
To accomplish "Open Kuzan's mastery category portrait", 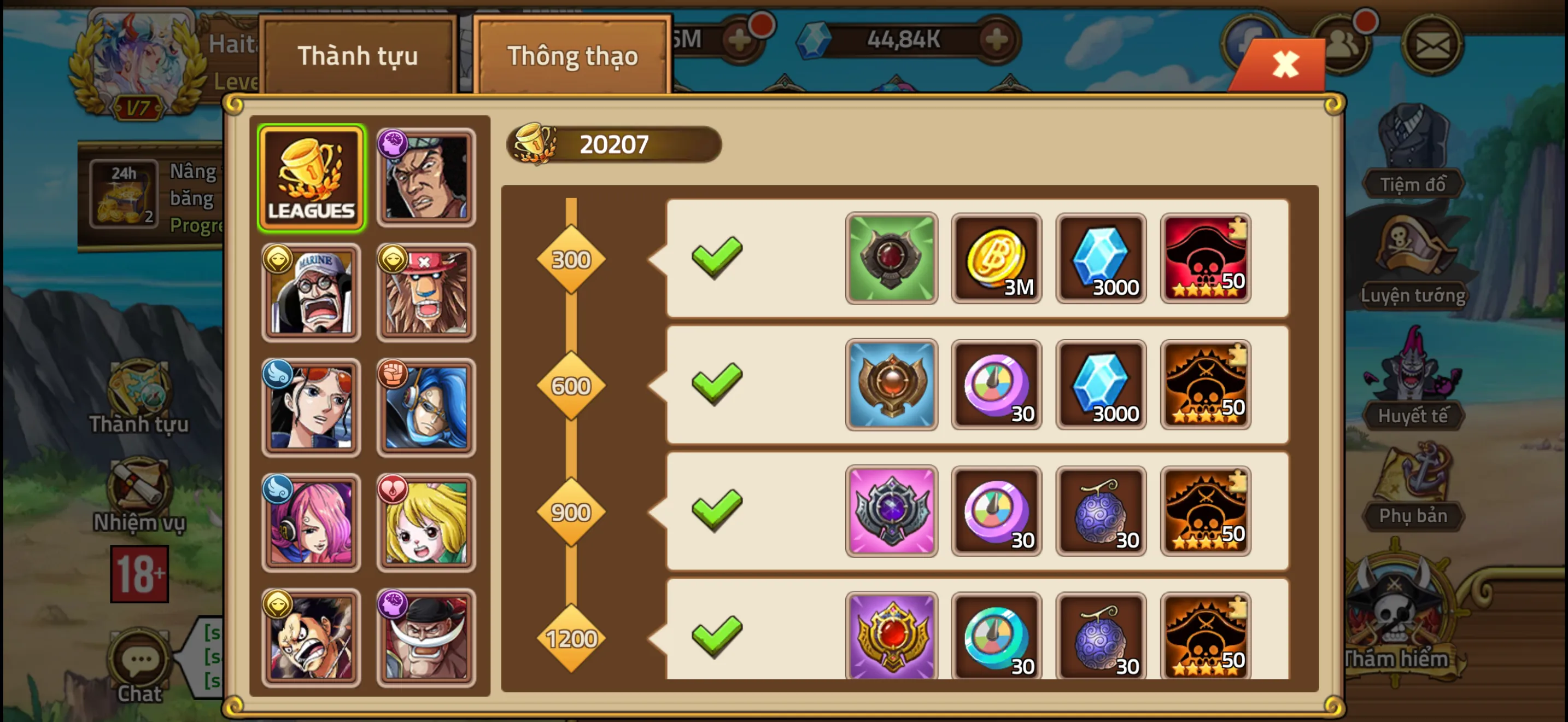I will tap(425, 176).
